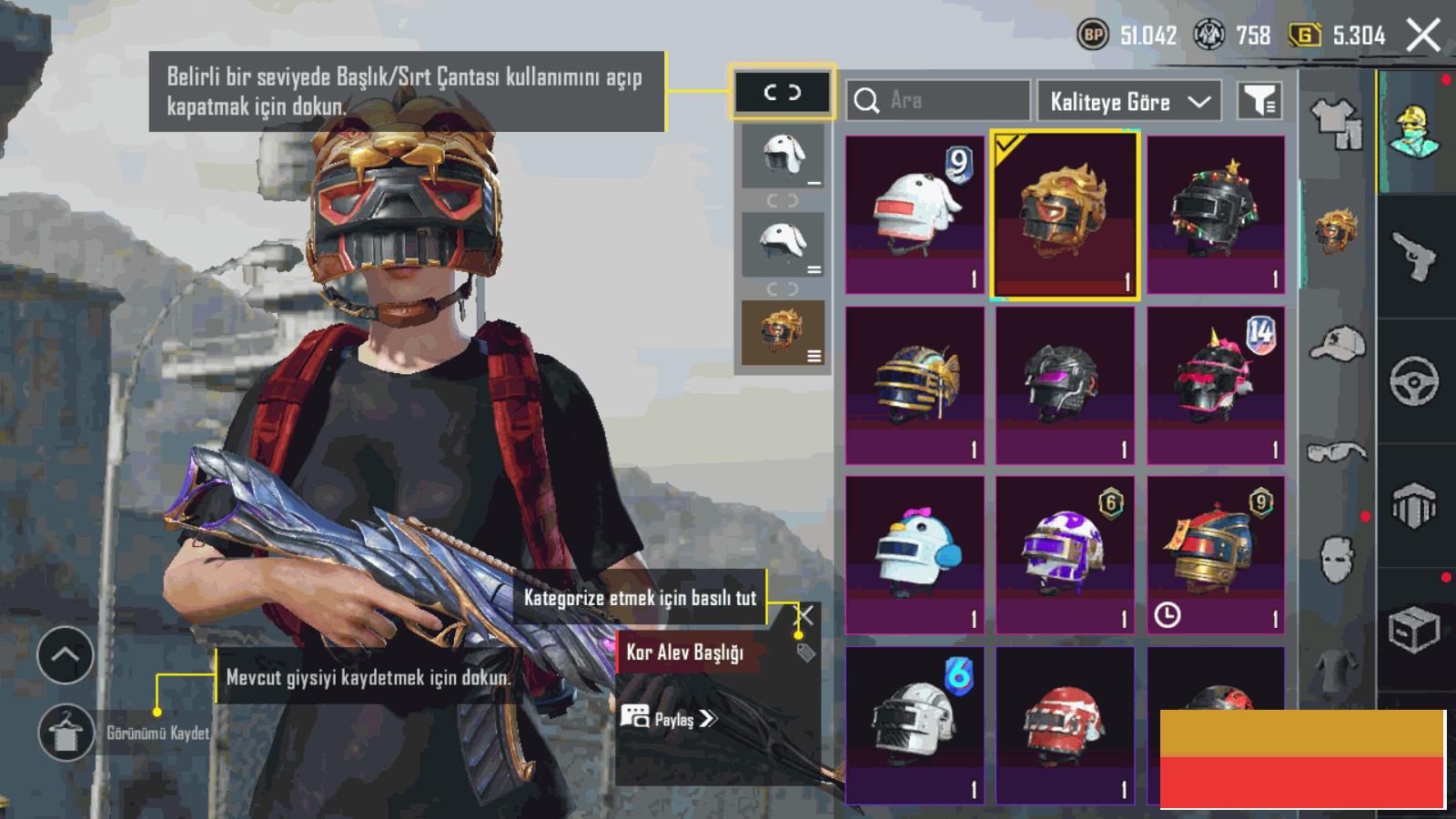Select the black helmet with purple visor
Screen dimensions: 1456x819
1065,385
